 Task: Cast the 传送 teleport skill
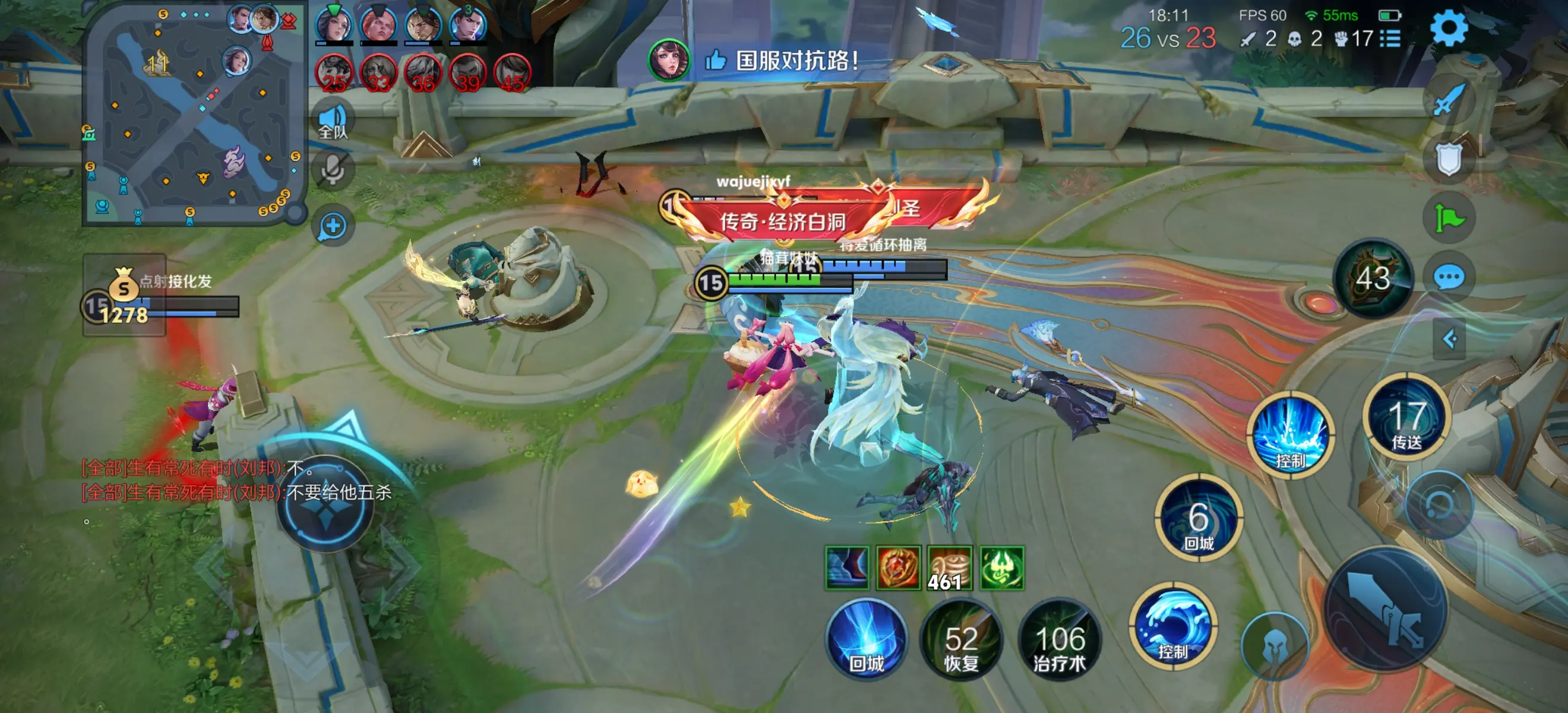1406,417
